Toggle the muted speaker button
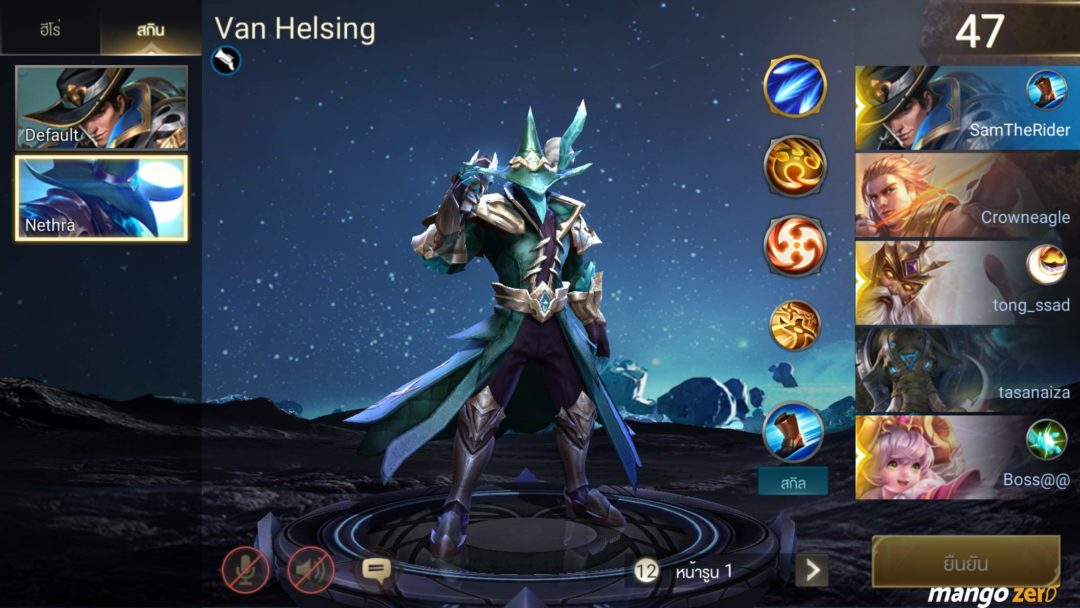 [x=311, y=570]
